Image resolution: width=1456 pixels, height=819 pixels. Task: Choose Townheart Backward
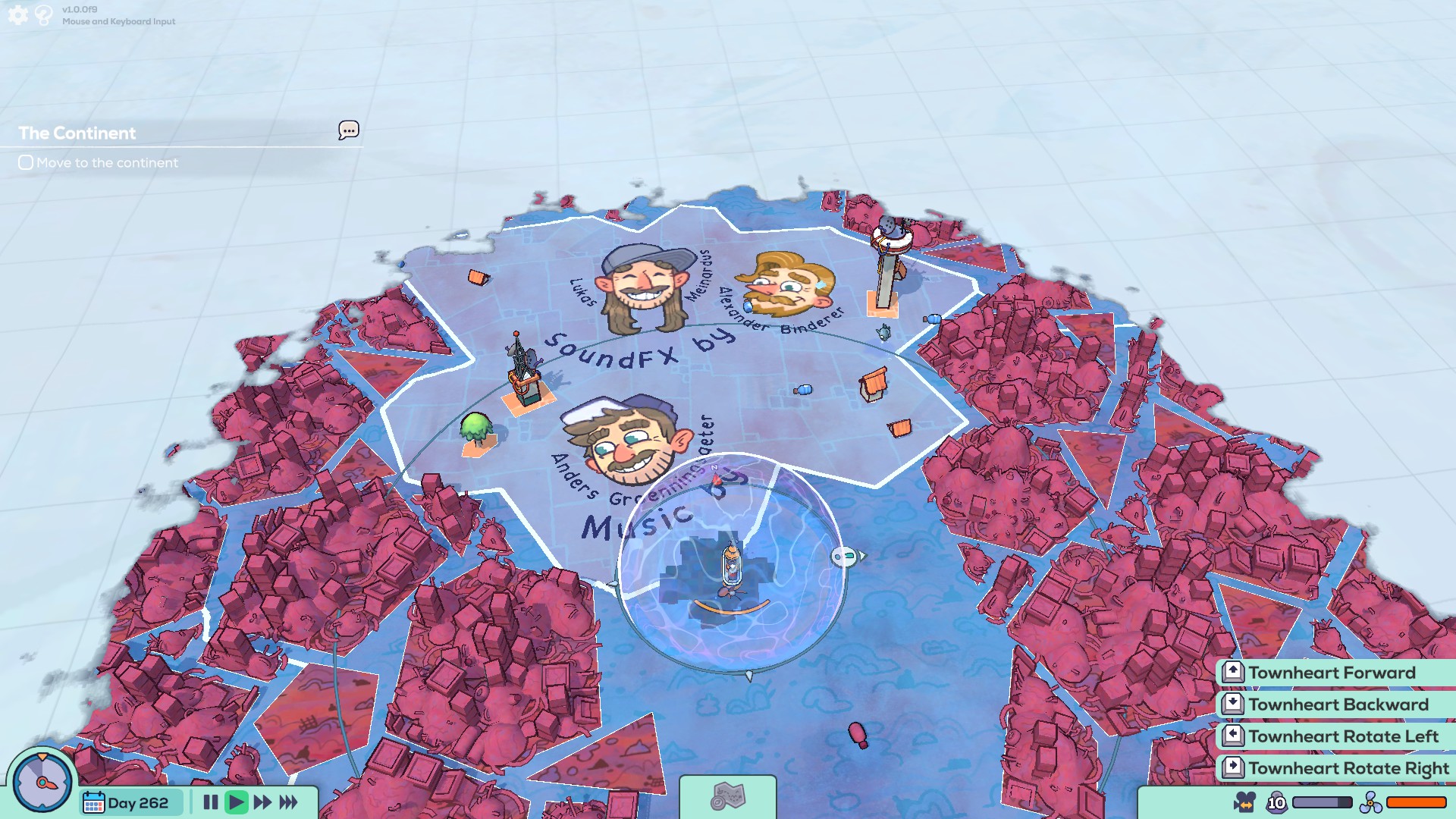1338,704
